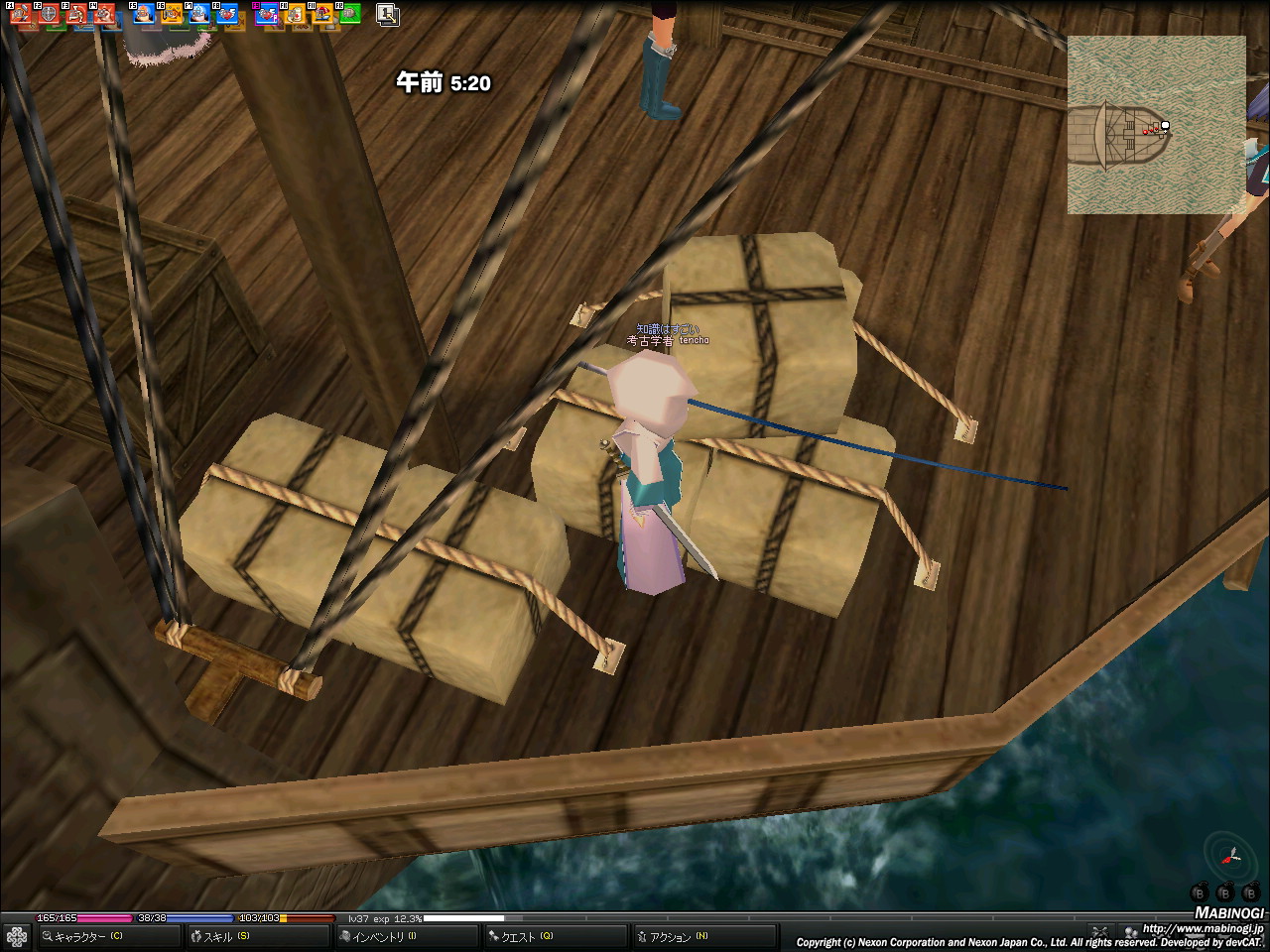The width and height of the screenshot is (1270, 952).
Task: Use the F10 first-aid bandage slot
Action: pyautogui.click(x=295, y=14)
